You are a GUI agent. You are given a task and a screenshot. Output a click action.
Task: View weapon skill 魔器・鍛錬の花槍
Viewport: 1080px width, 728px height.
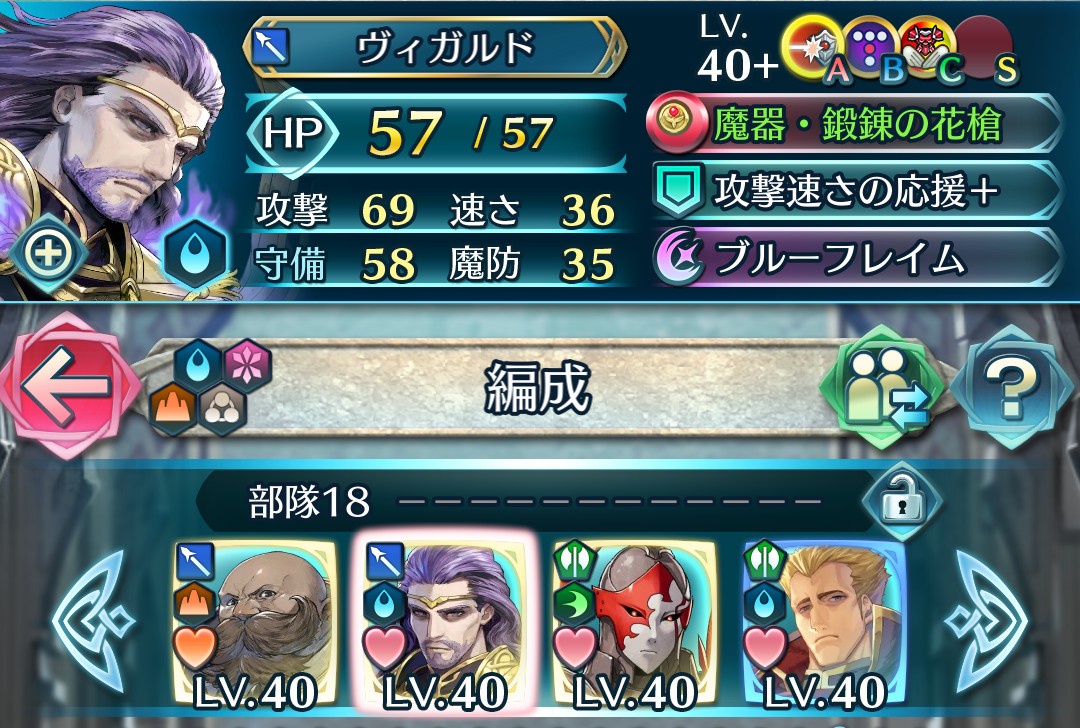tap(856, 127)
